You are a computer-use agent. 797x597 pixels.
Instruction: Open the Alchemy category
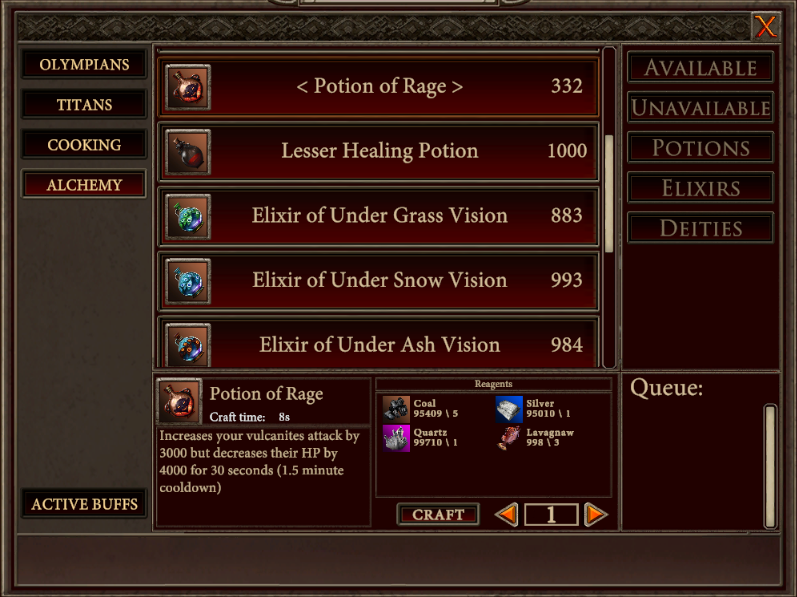pos(84,185)
